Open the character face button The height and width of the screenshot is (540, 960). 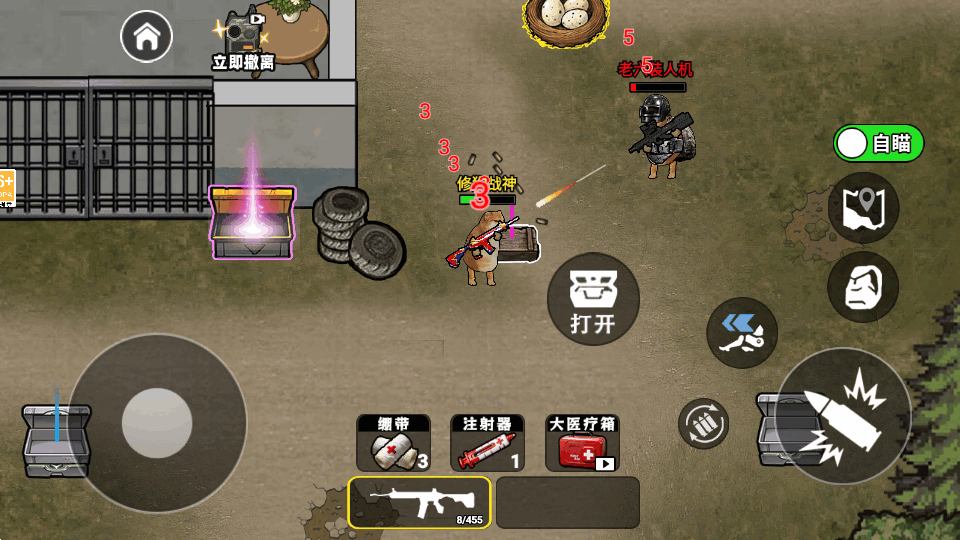863,287
